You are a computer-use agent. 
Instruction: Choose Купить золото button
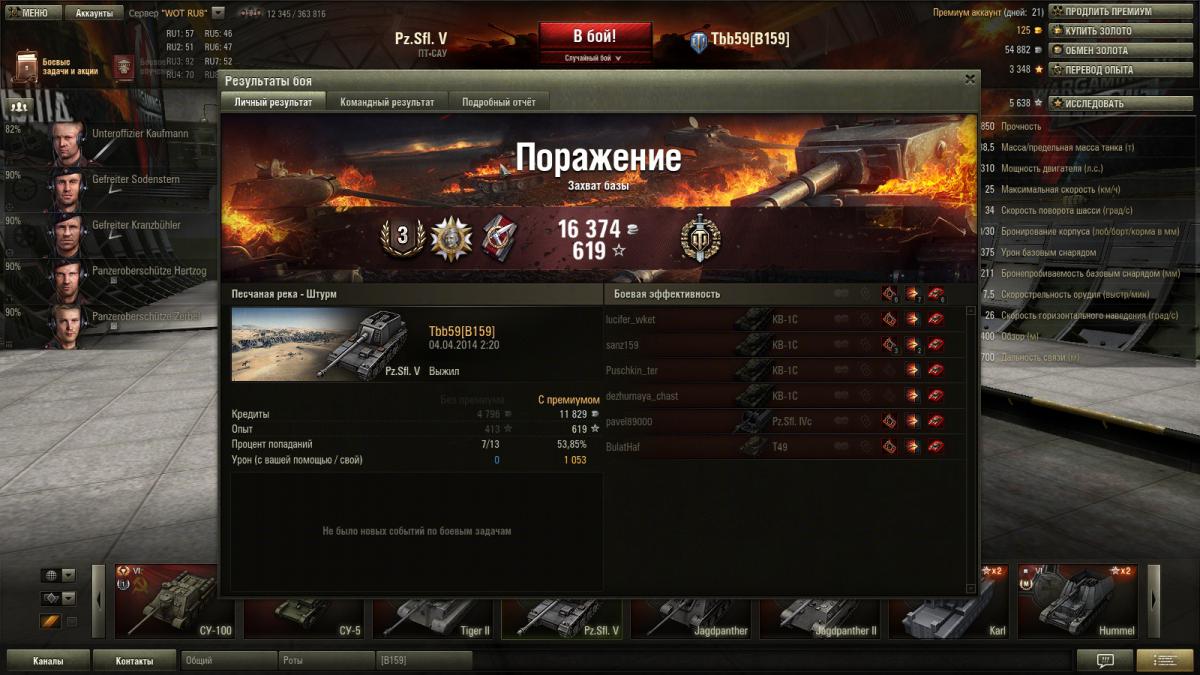click(x=1121, y=31)
